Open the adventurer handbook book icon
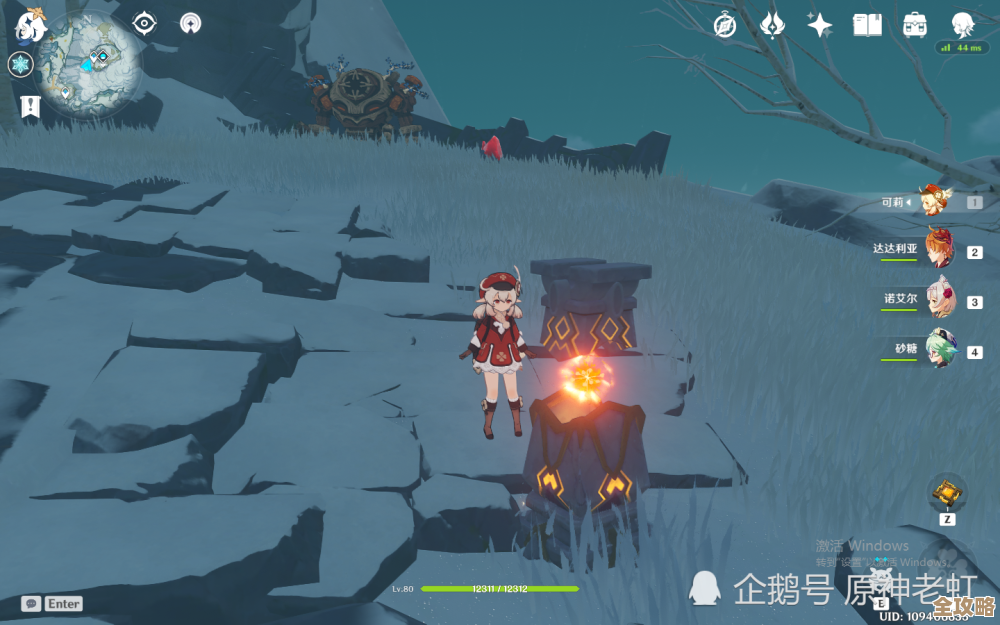 click(867, 25)
